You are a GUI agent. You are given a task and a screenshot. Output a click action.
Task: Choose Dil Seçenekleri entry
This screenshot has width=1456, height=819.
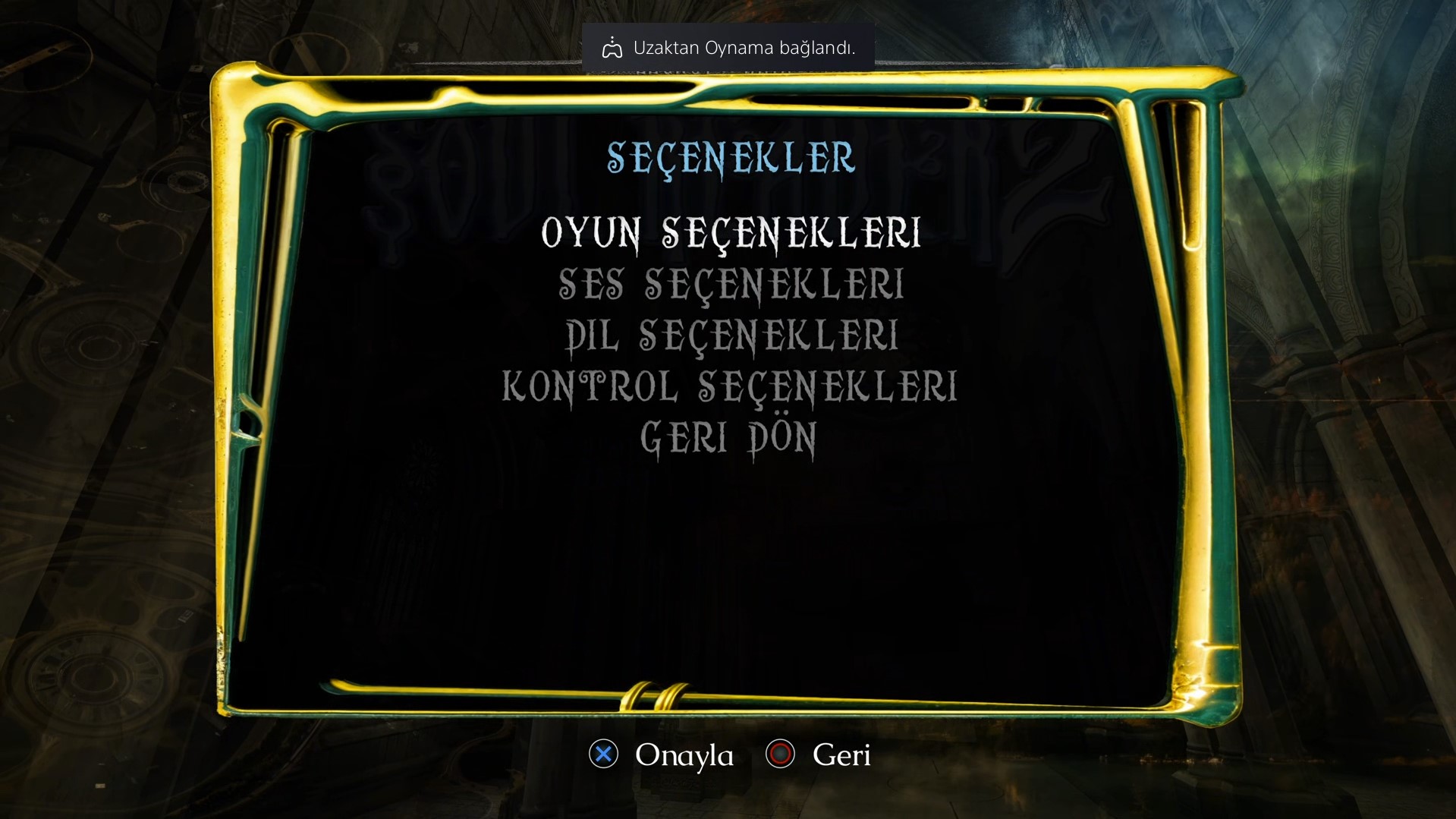[x=731, y=336]
